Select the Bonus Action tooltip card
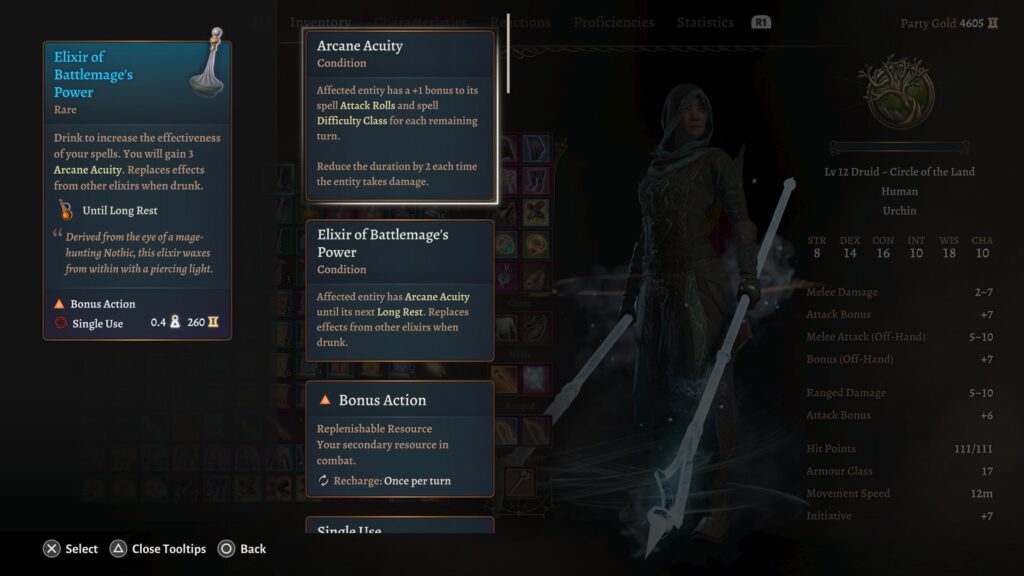 point(400,438)
